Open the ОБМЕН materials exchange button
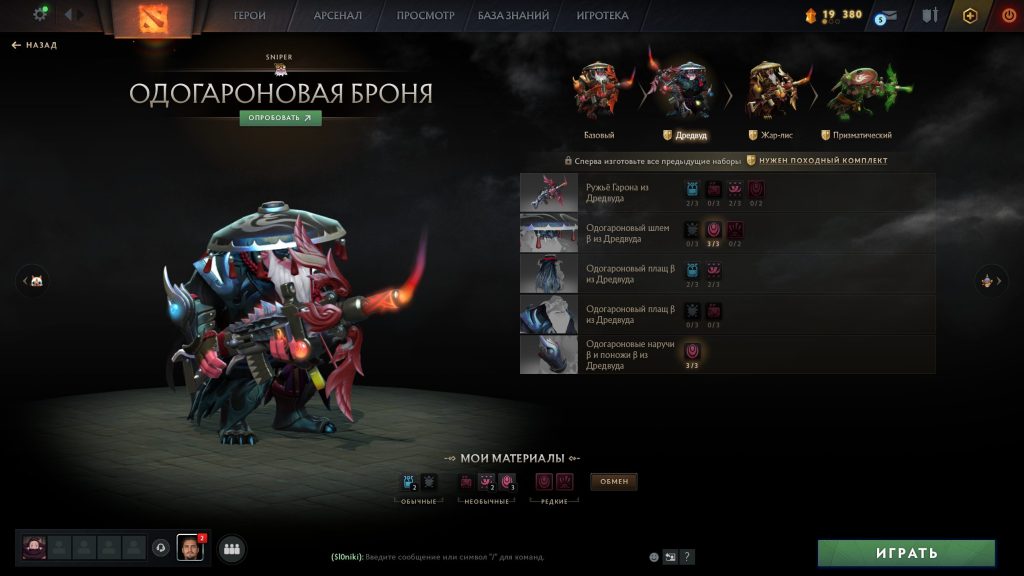 [x=614, y=482]
